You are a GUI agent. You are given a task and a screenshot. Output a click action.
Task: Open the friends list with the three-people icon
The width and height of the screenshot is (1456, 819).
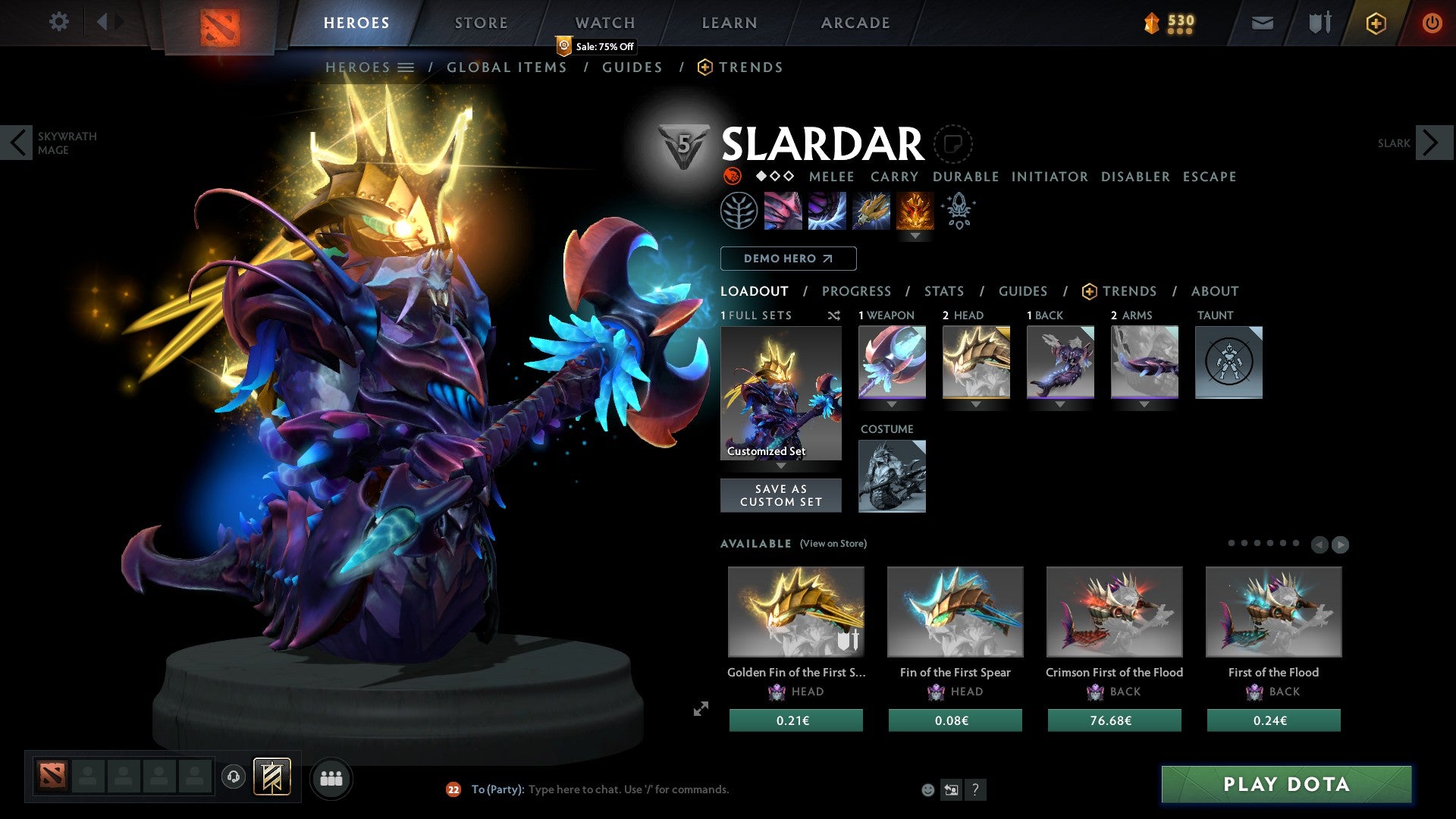(x=331, y=777)
